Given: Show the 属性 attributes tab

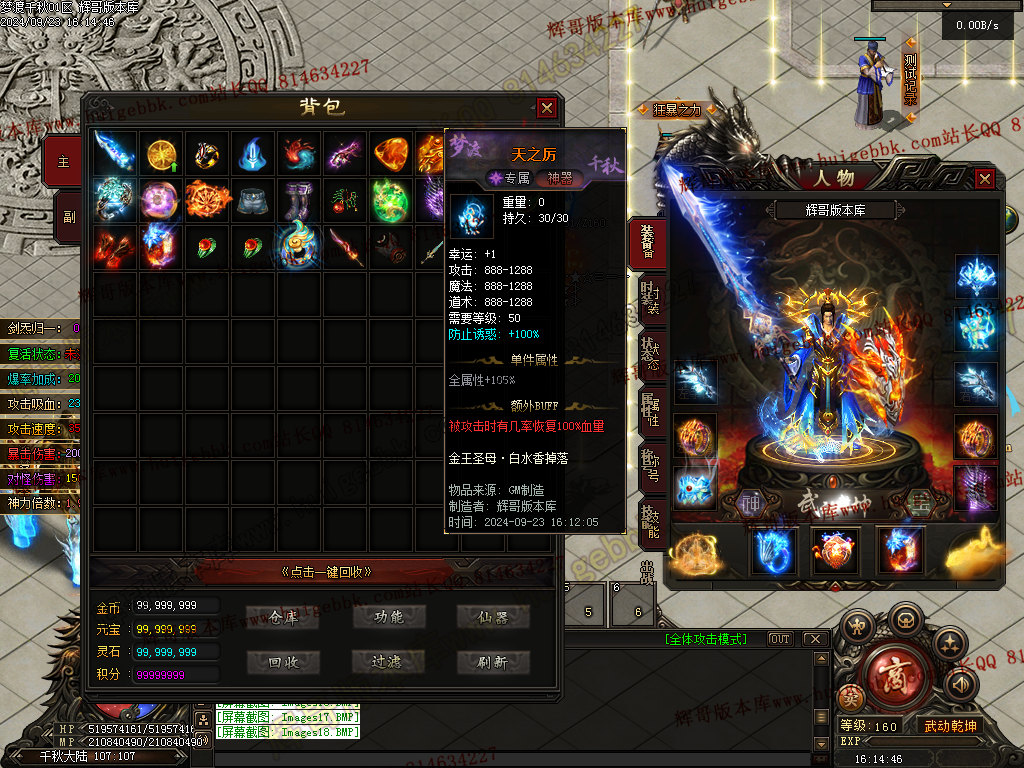Looking at the screenshot, I should pos(649,408).
